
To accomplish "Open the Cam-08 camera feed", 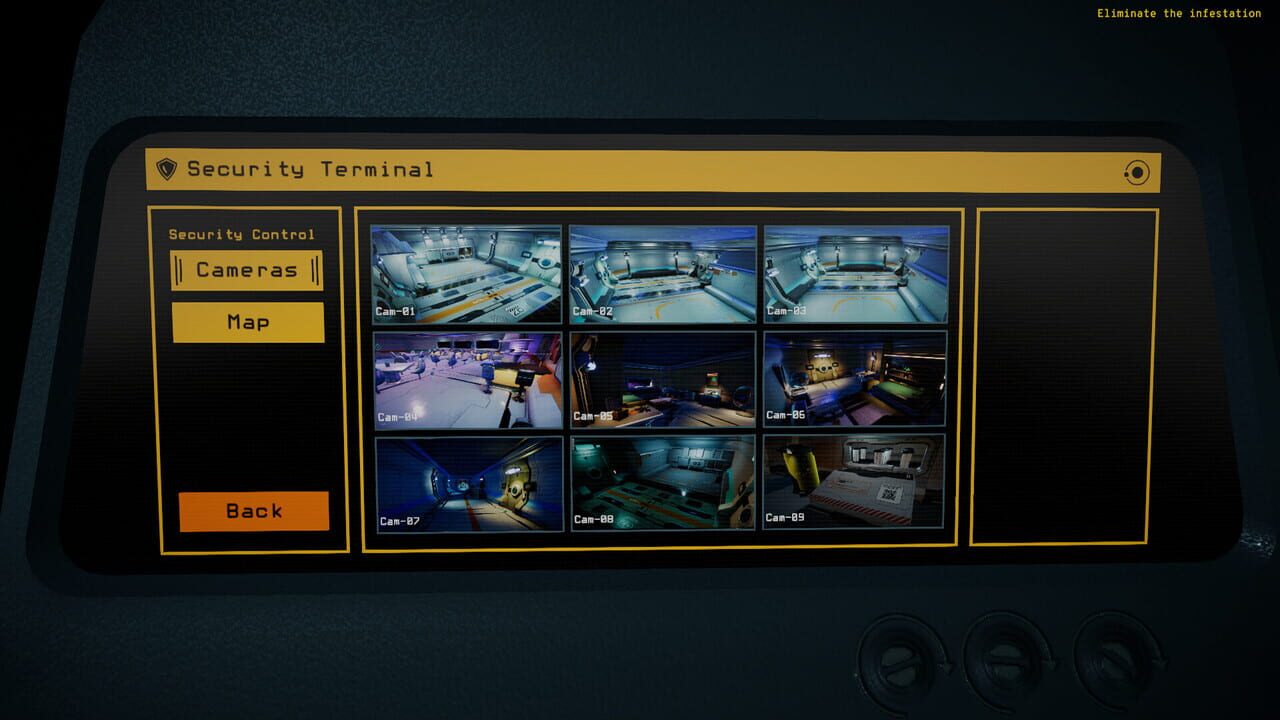I will (x=661, y=484).
